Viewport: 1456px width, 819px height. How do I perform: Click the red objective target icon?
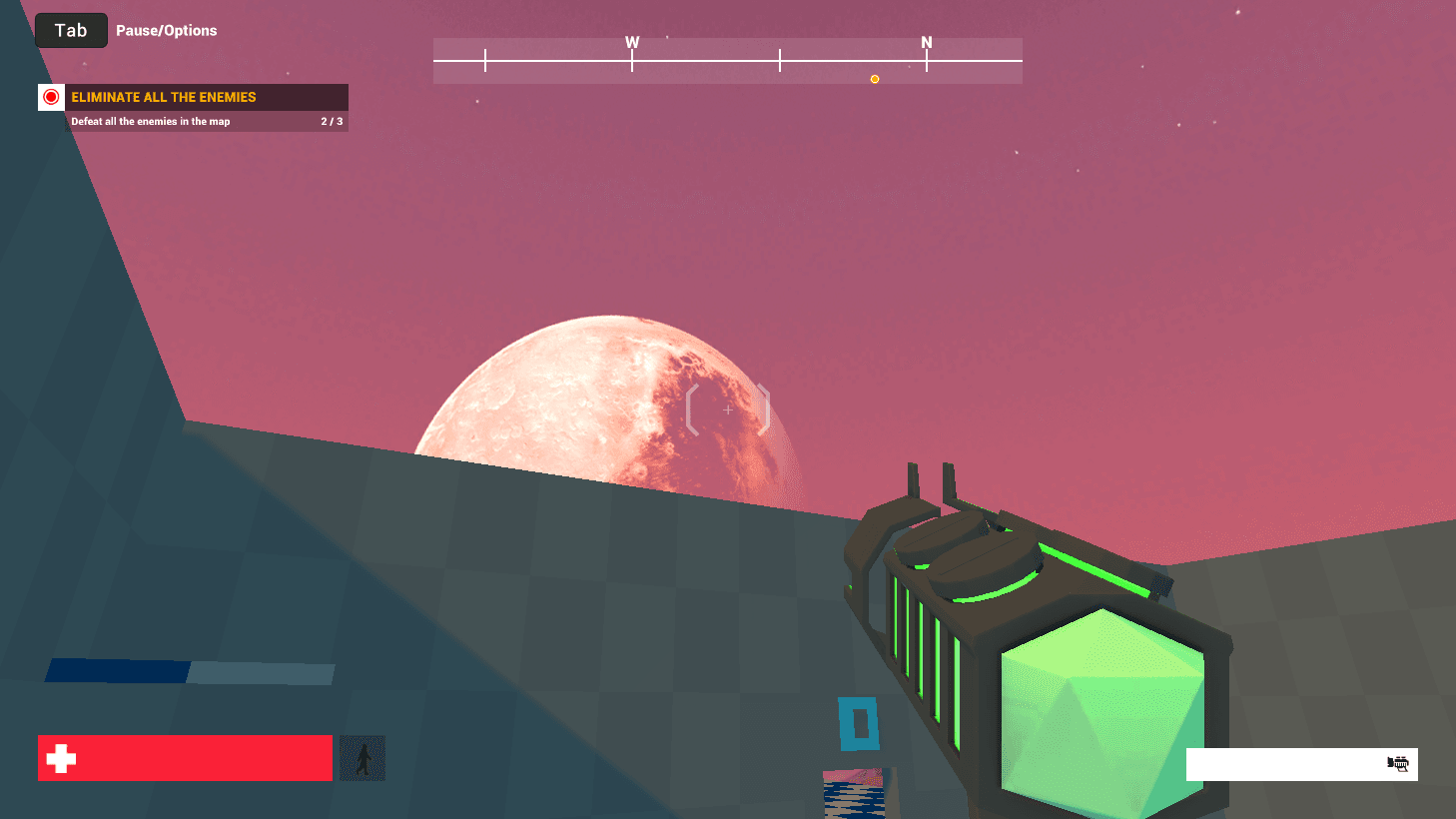[51, 97]
